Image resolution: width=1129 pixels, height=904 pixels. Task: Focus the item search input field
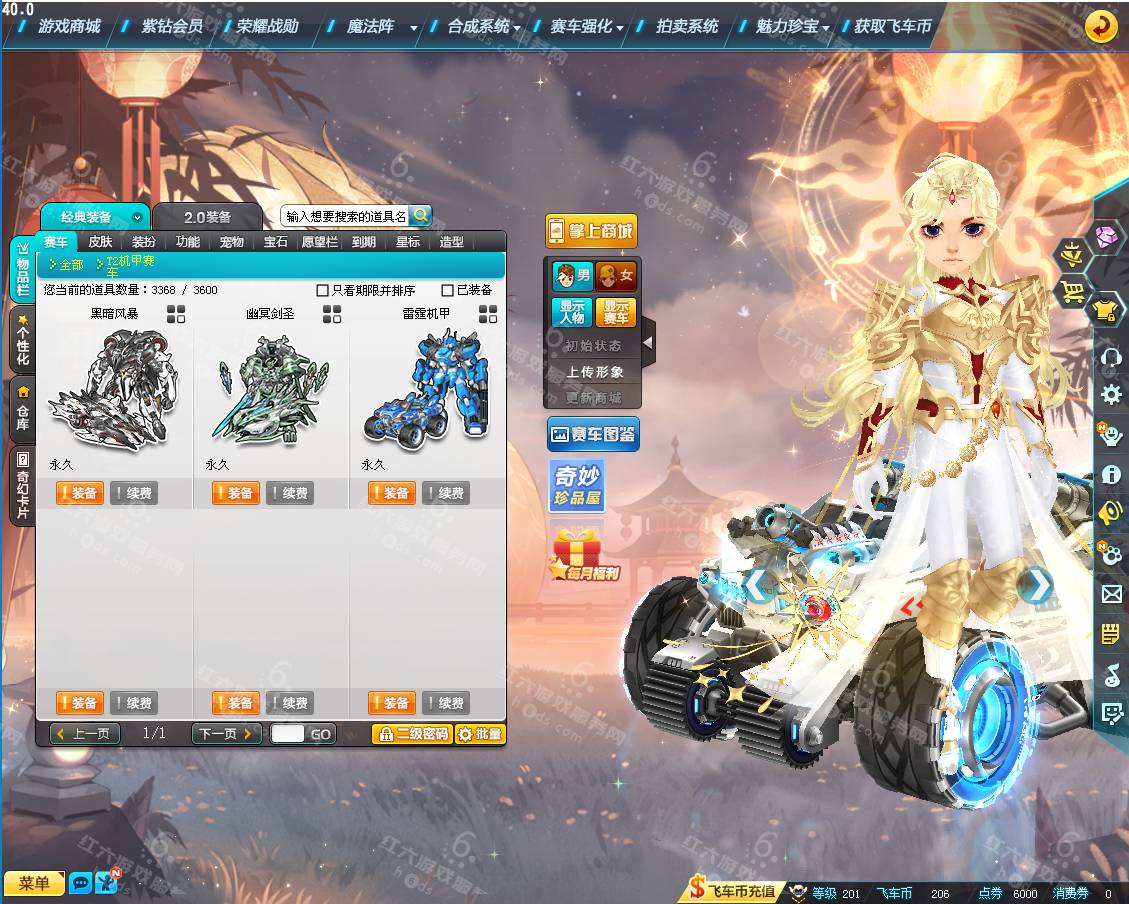(345, 216)
